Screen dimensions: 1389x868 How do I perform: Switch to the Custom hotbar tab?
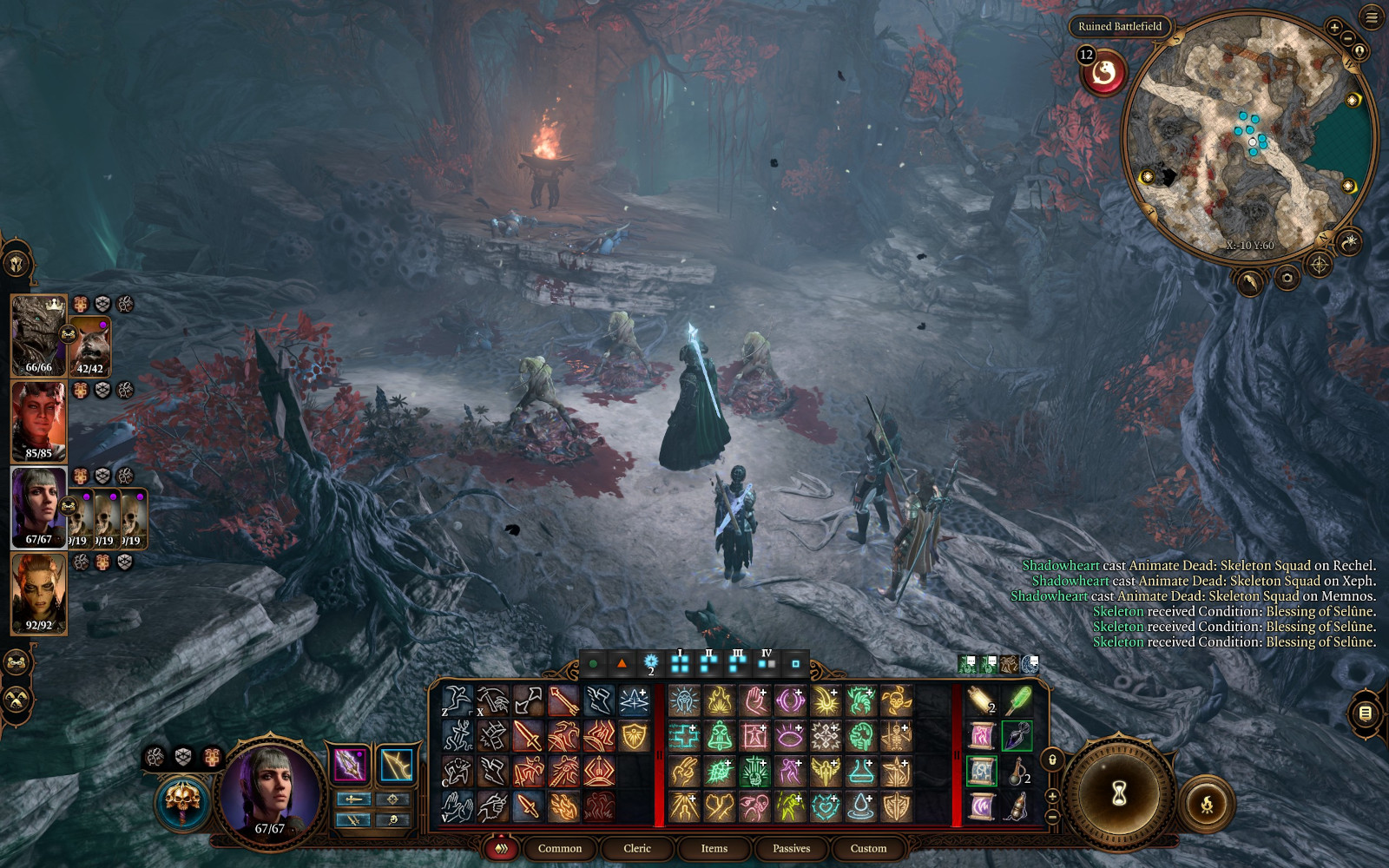click(868, 848)
